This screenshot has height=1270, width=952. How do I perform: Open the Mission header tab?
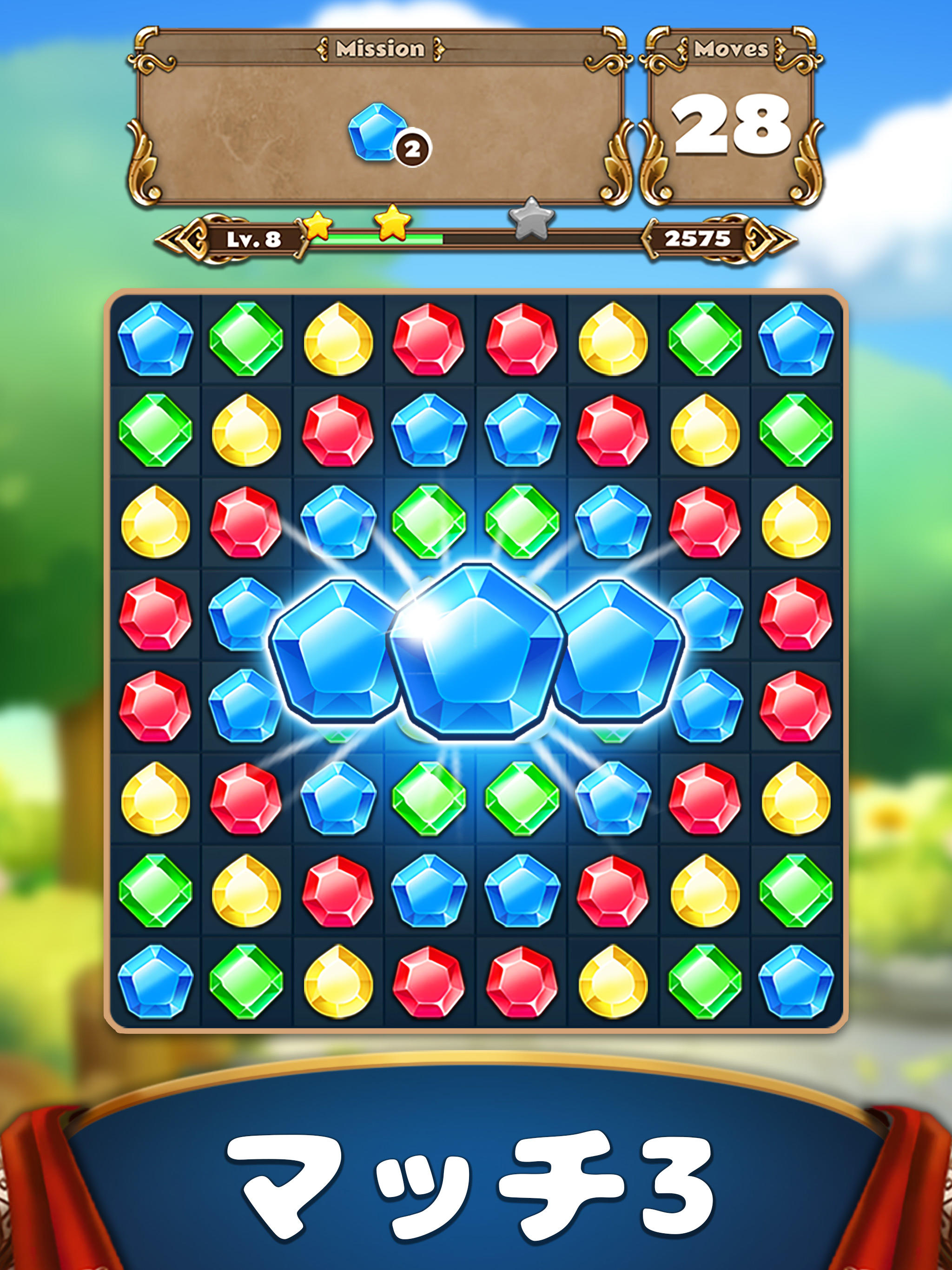379,48
